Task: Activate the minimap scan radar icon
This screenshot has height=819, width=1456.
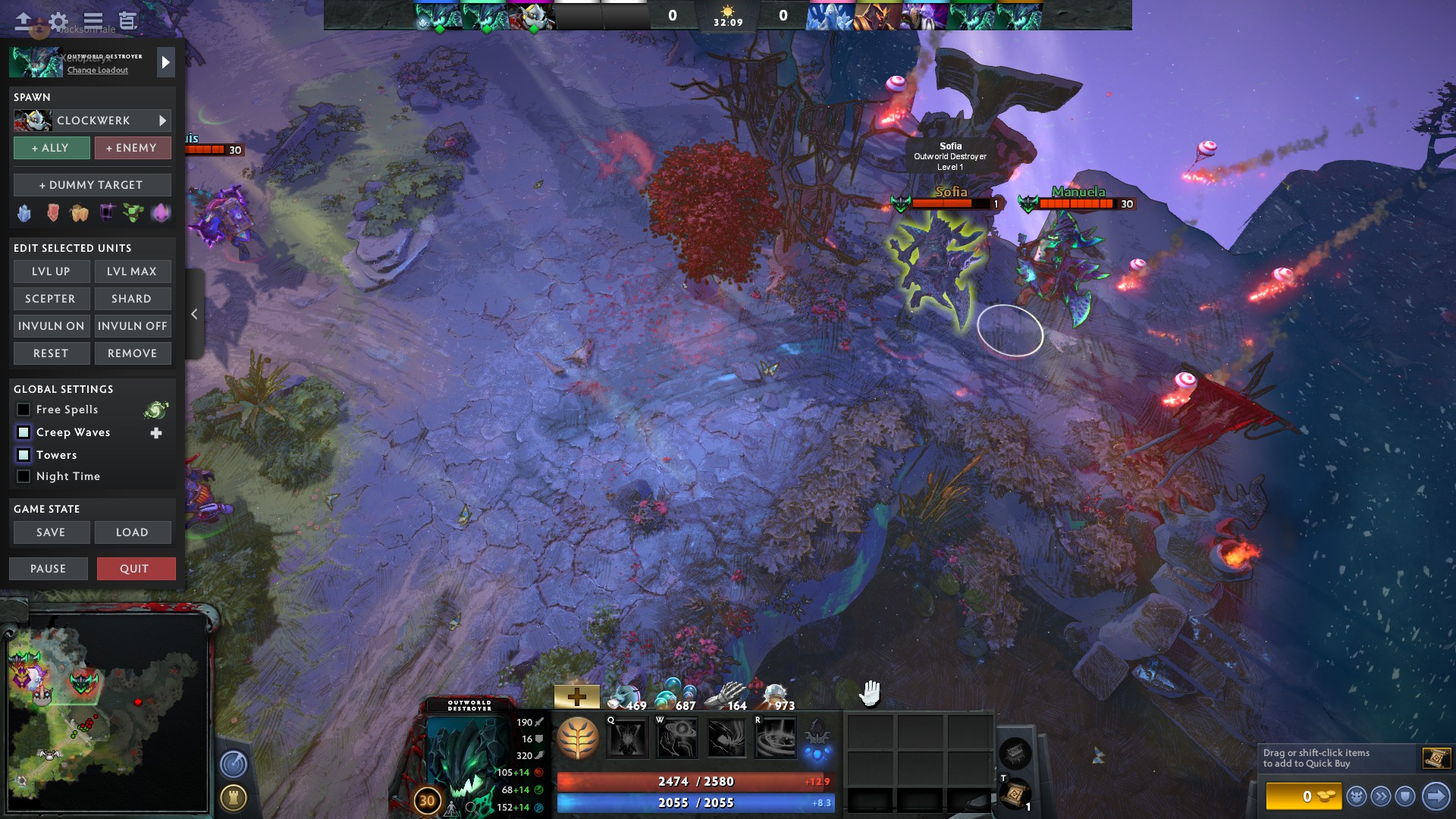Action: click(233, 765)
